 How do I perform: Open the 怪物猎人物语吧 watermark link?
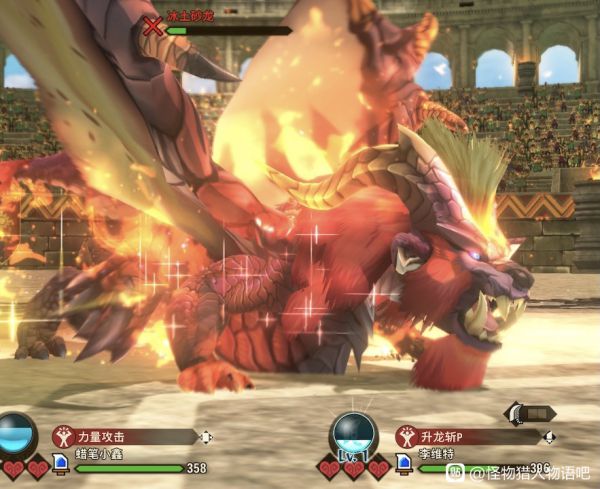(529, 472)
